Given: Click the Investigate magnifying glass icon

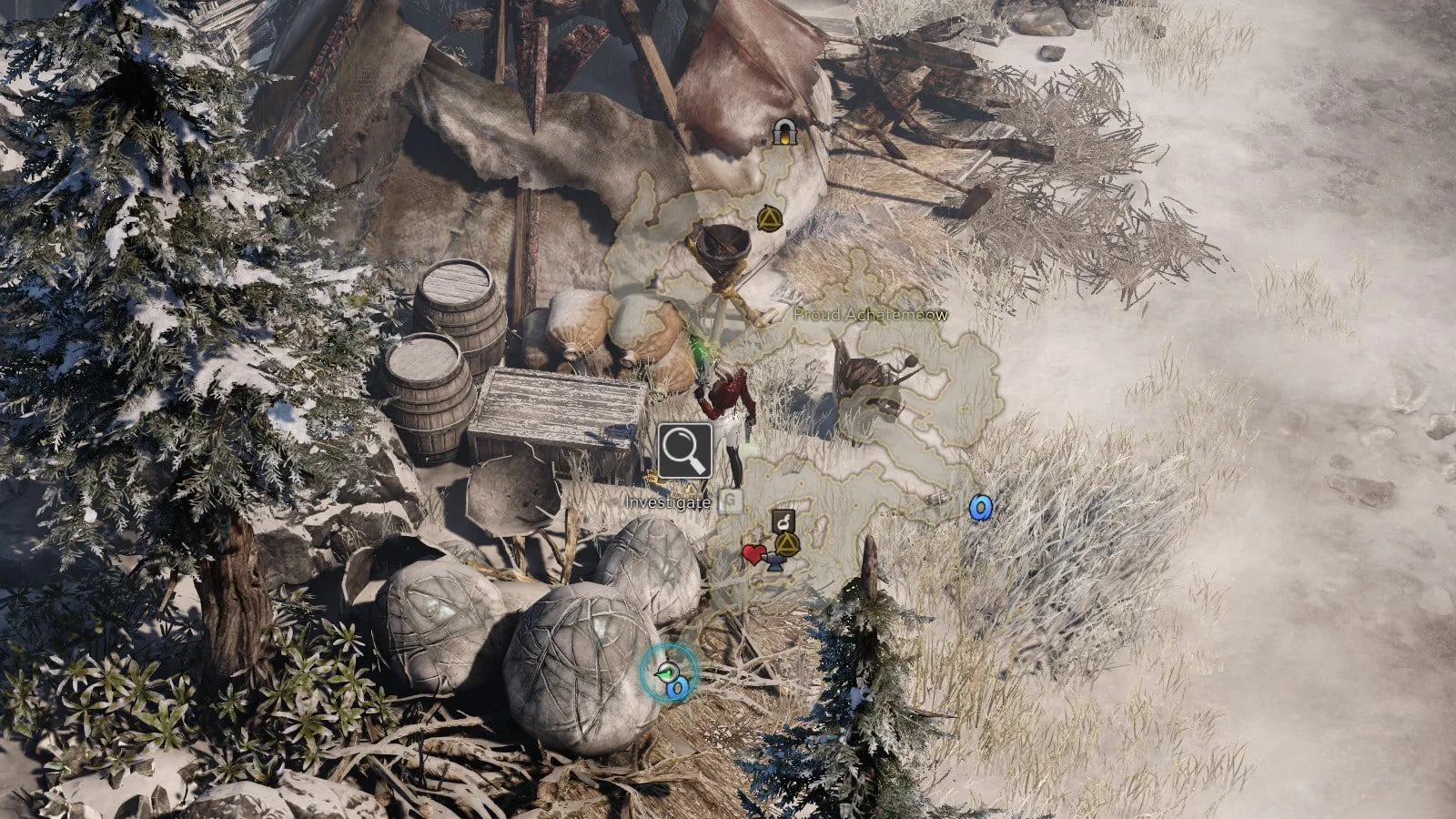Looking at the screenshot, I should [x=685, y=450].
